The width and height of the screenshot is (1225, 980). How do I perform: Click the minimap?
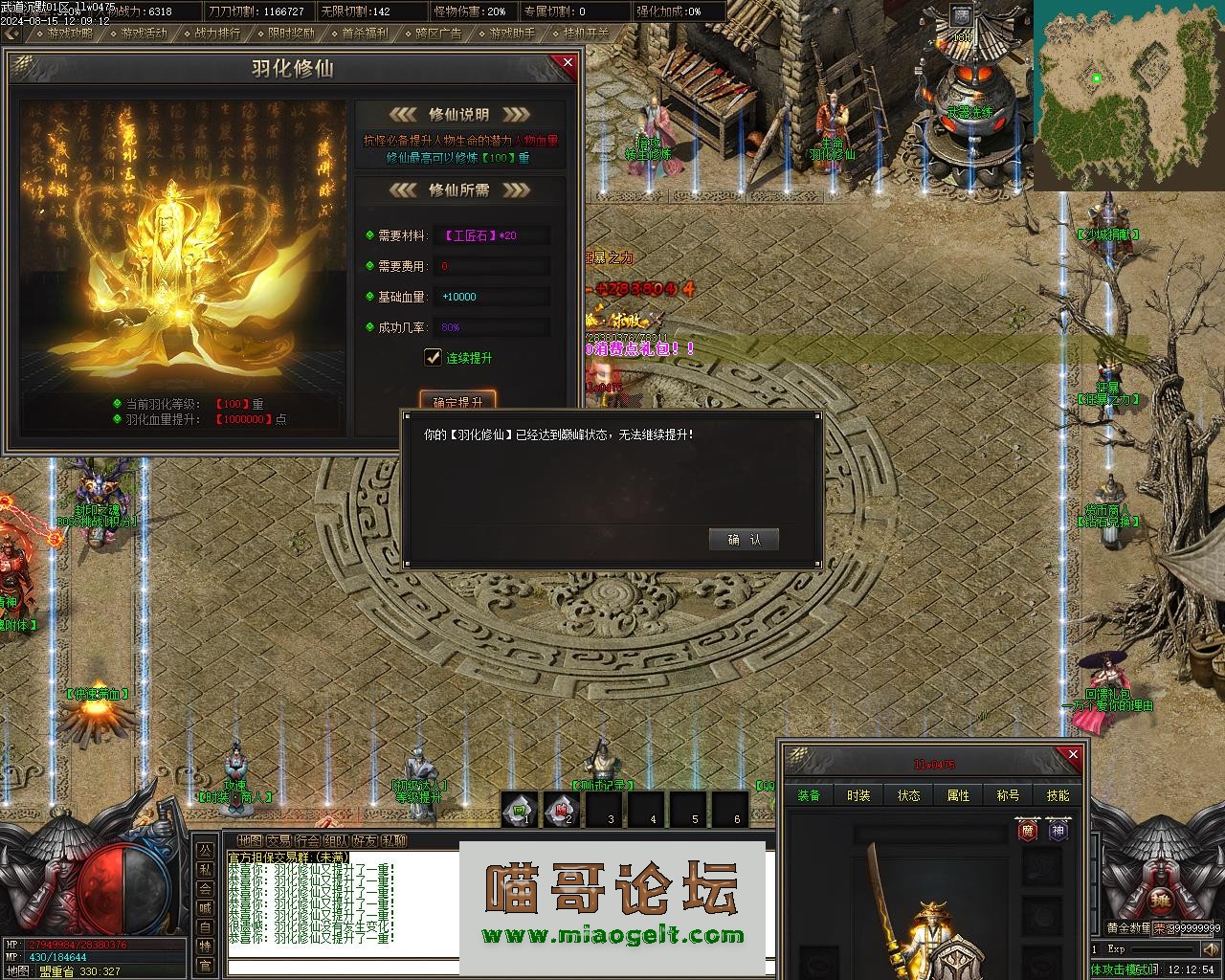[1127, 96]
